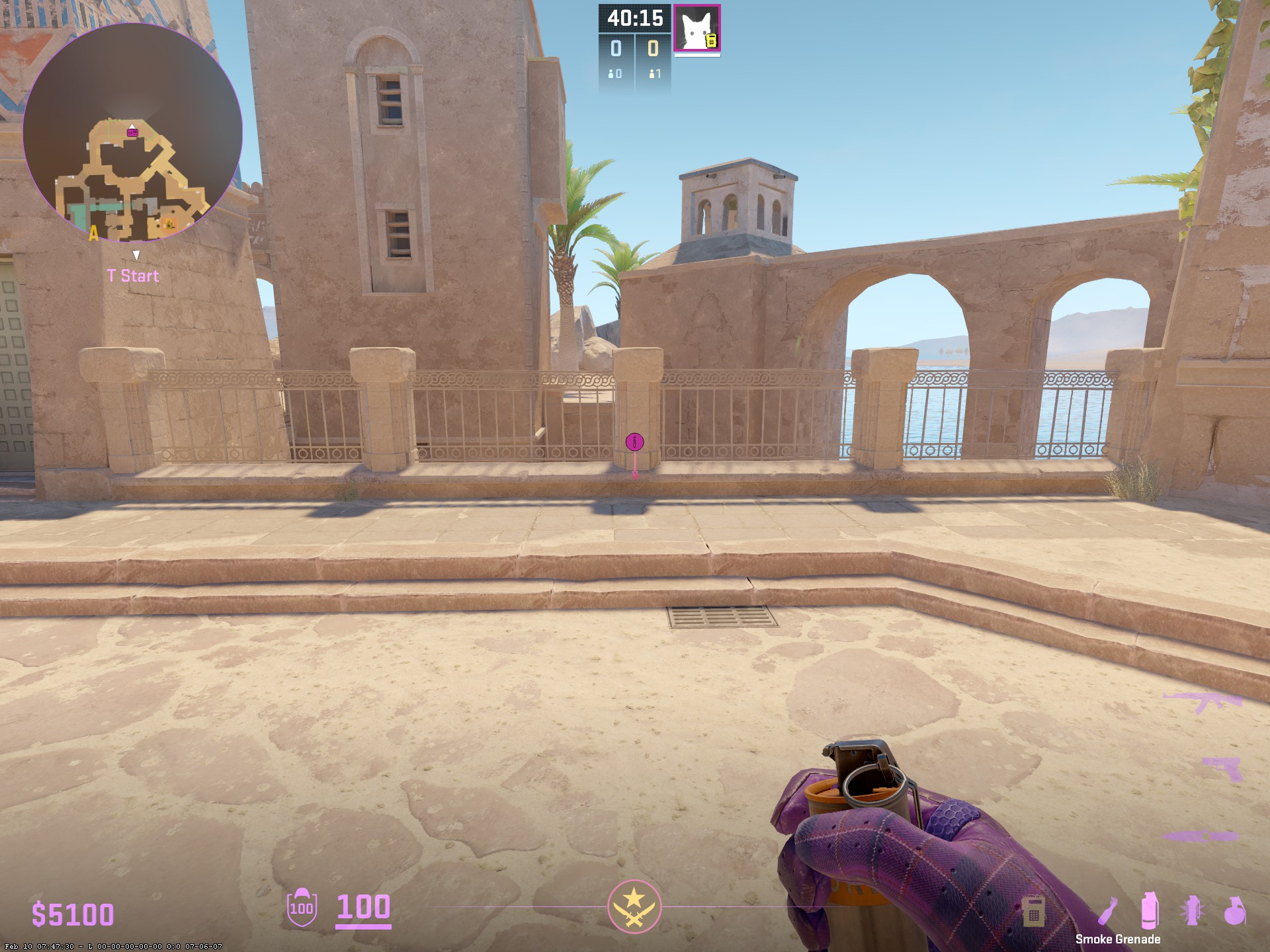Image resolution: width=1270 pixels, height=952 pixels.
Task: Click the Terrorist team emblem badge
Action: click(634, 906)
